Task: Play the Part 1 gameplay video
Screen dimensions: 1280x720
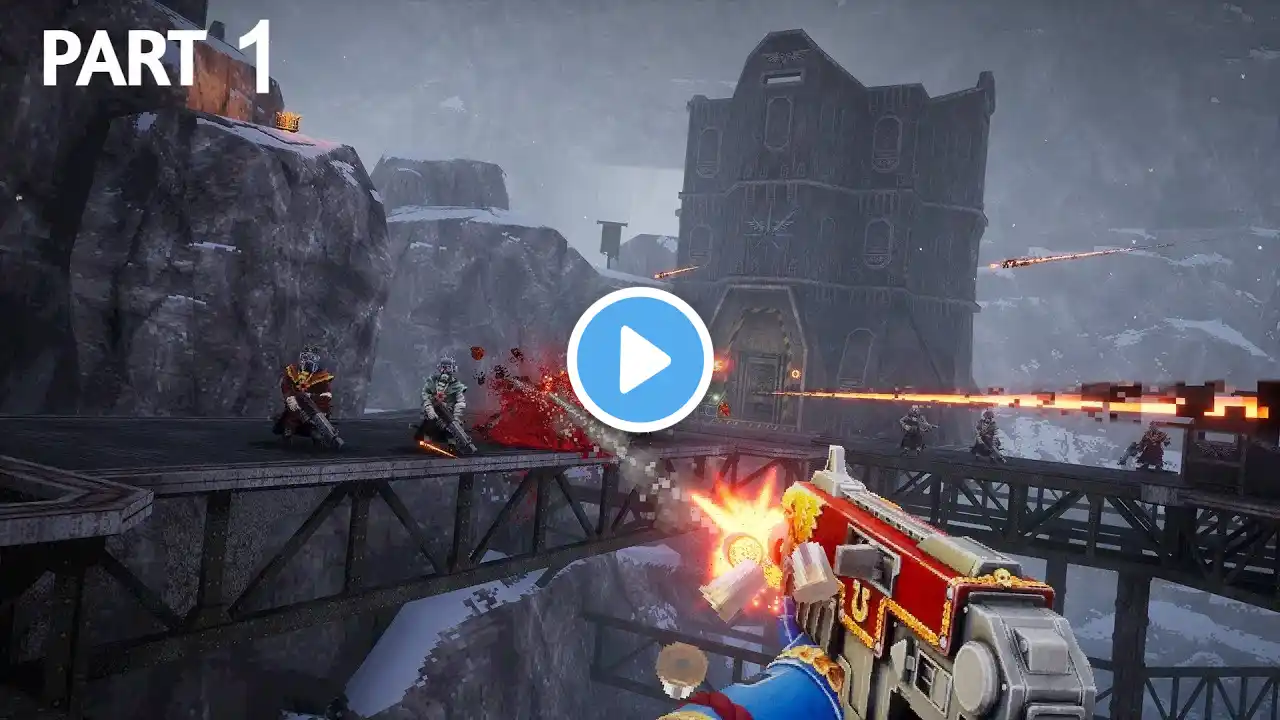Action: click(x=640, y=360)
